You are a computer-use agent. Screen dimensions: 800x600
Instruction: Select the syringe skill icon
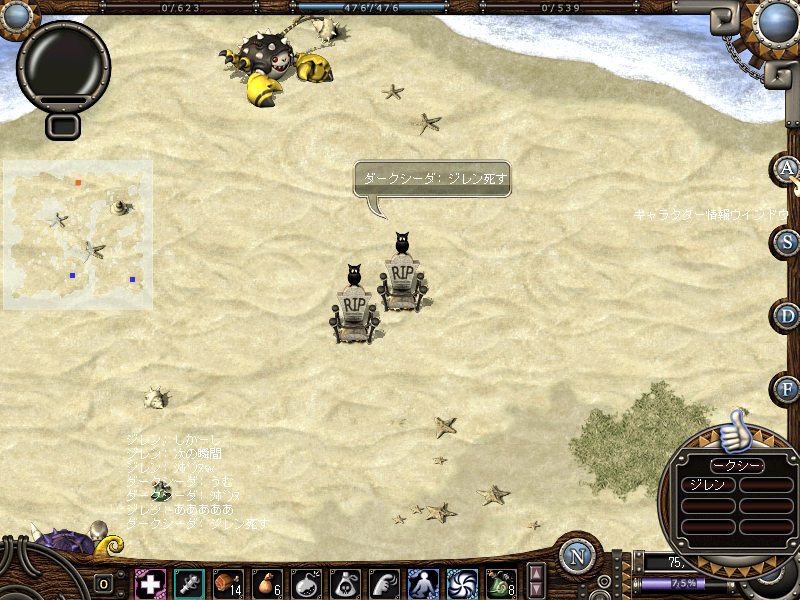189,583
